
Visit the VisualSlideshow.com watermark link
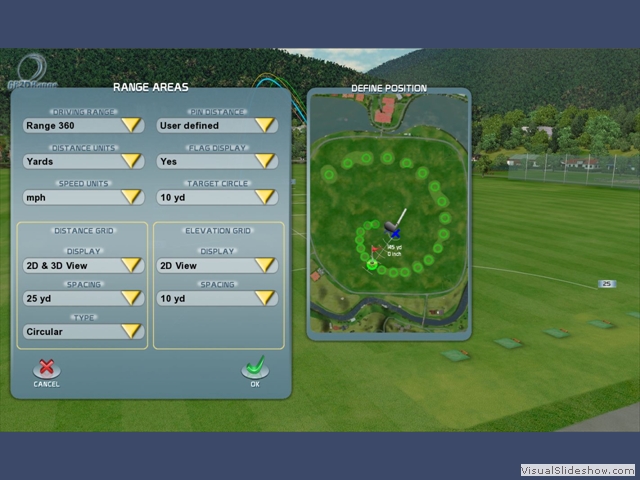577,470
